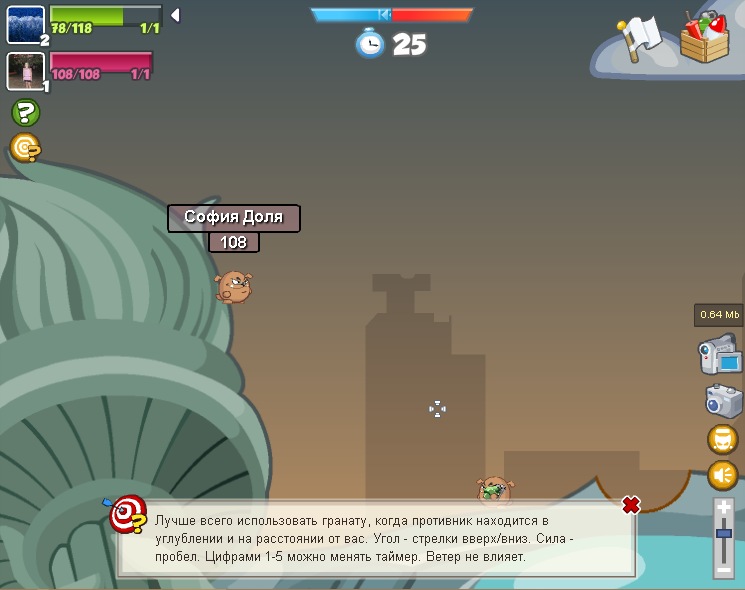Image resolution: width=745 pixels, height=590 pixels.
Task: Toggle sound with the speaker button
Action: click(722, 475)
